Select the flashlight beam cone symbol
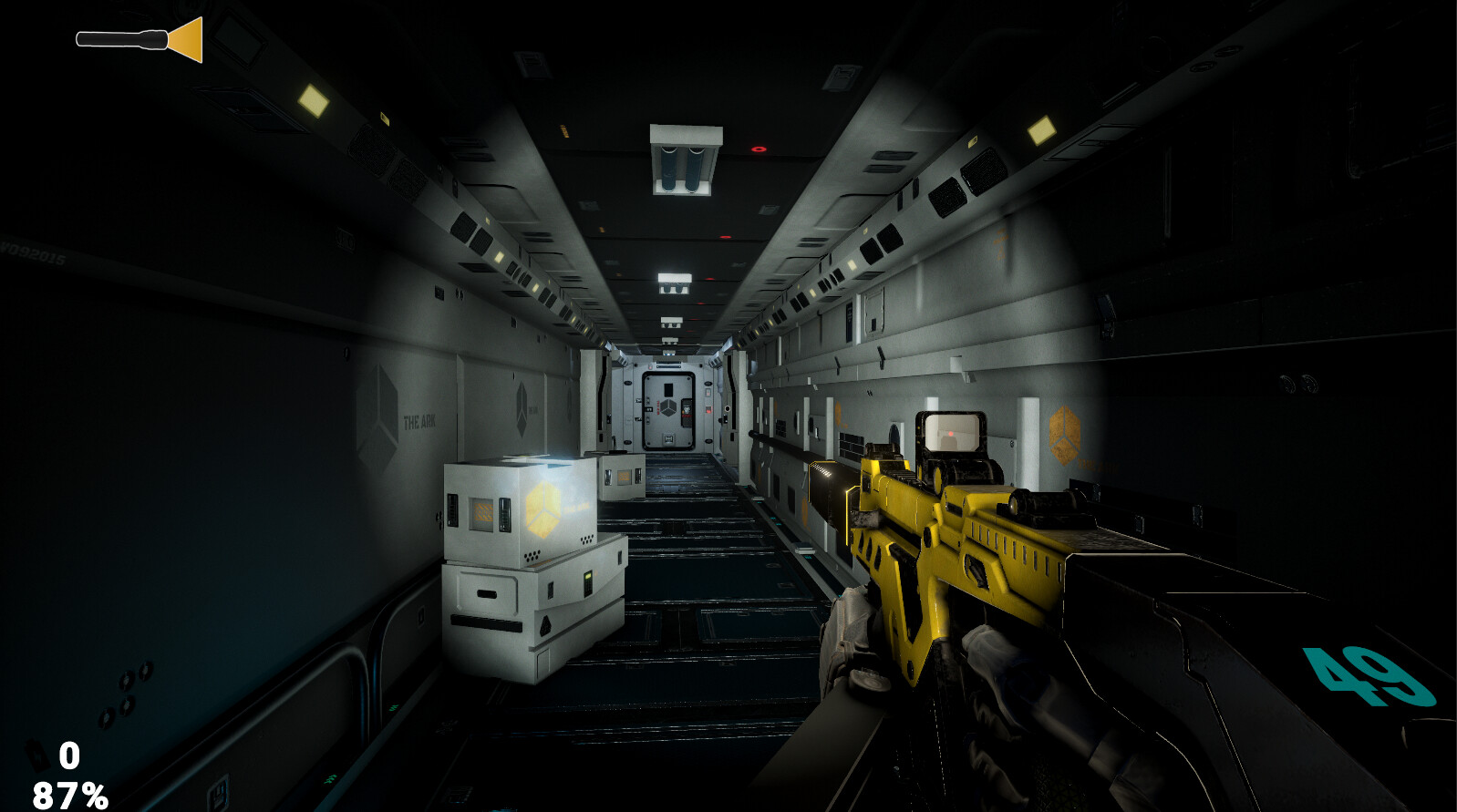The image size is (1457, 812). point(187,38)
